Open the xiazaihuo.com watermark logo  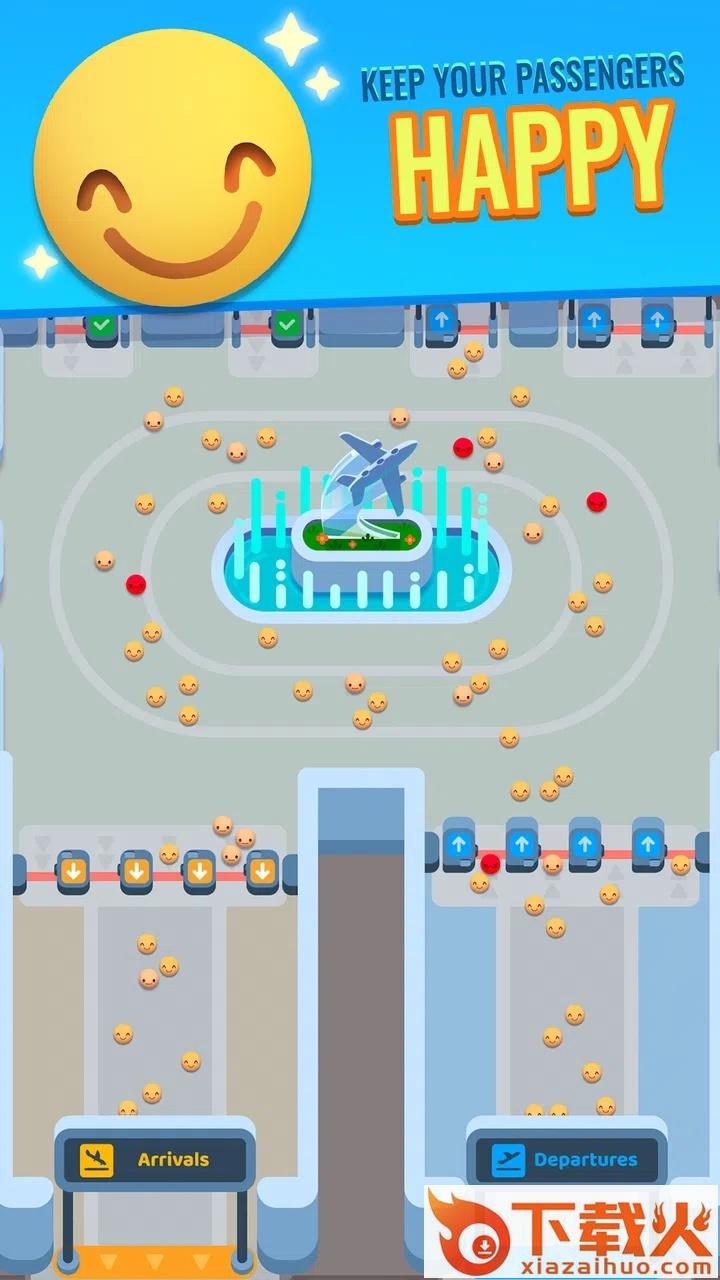tap(570, 1231)
